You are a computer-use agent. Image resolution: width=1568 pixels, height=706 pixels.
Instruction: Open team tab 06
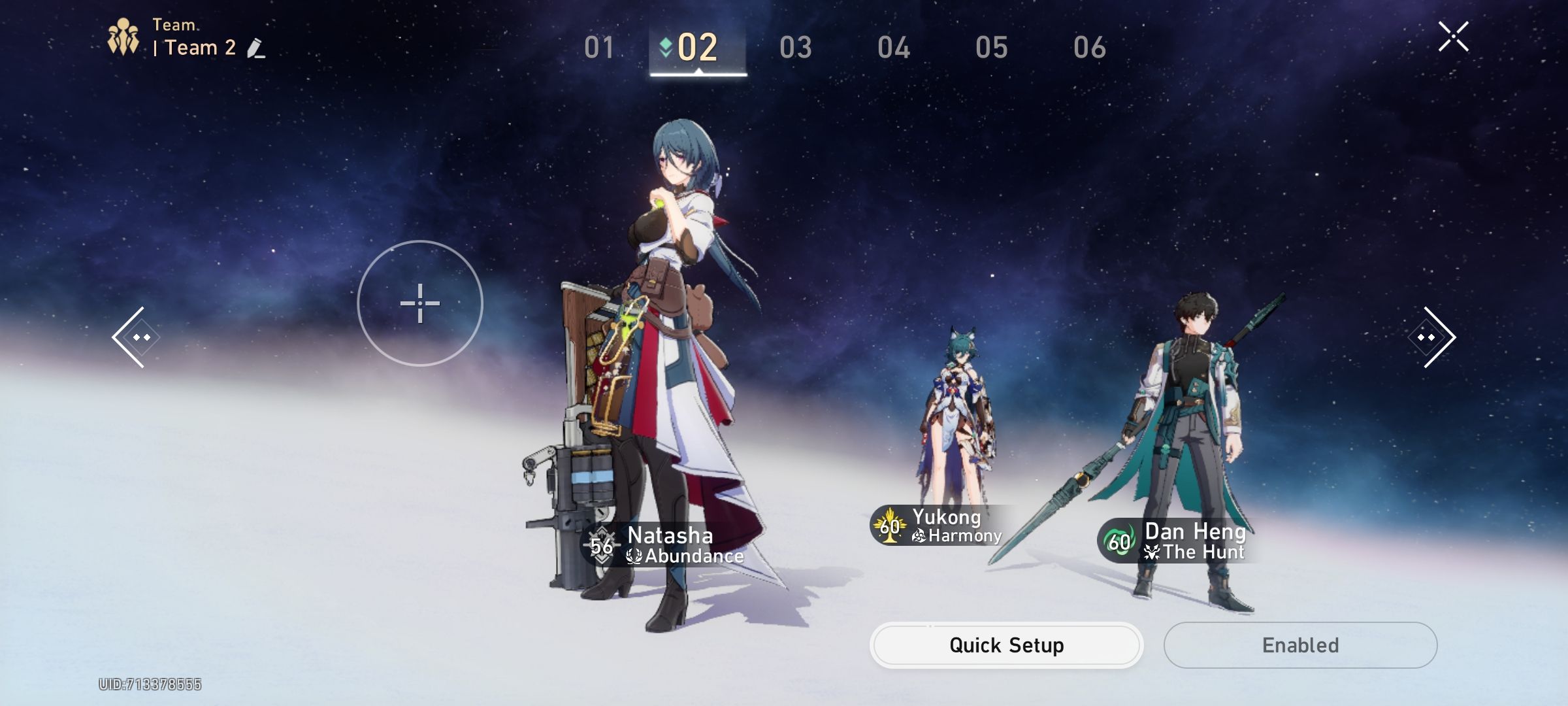(x=1091, y=47)
